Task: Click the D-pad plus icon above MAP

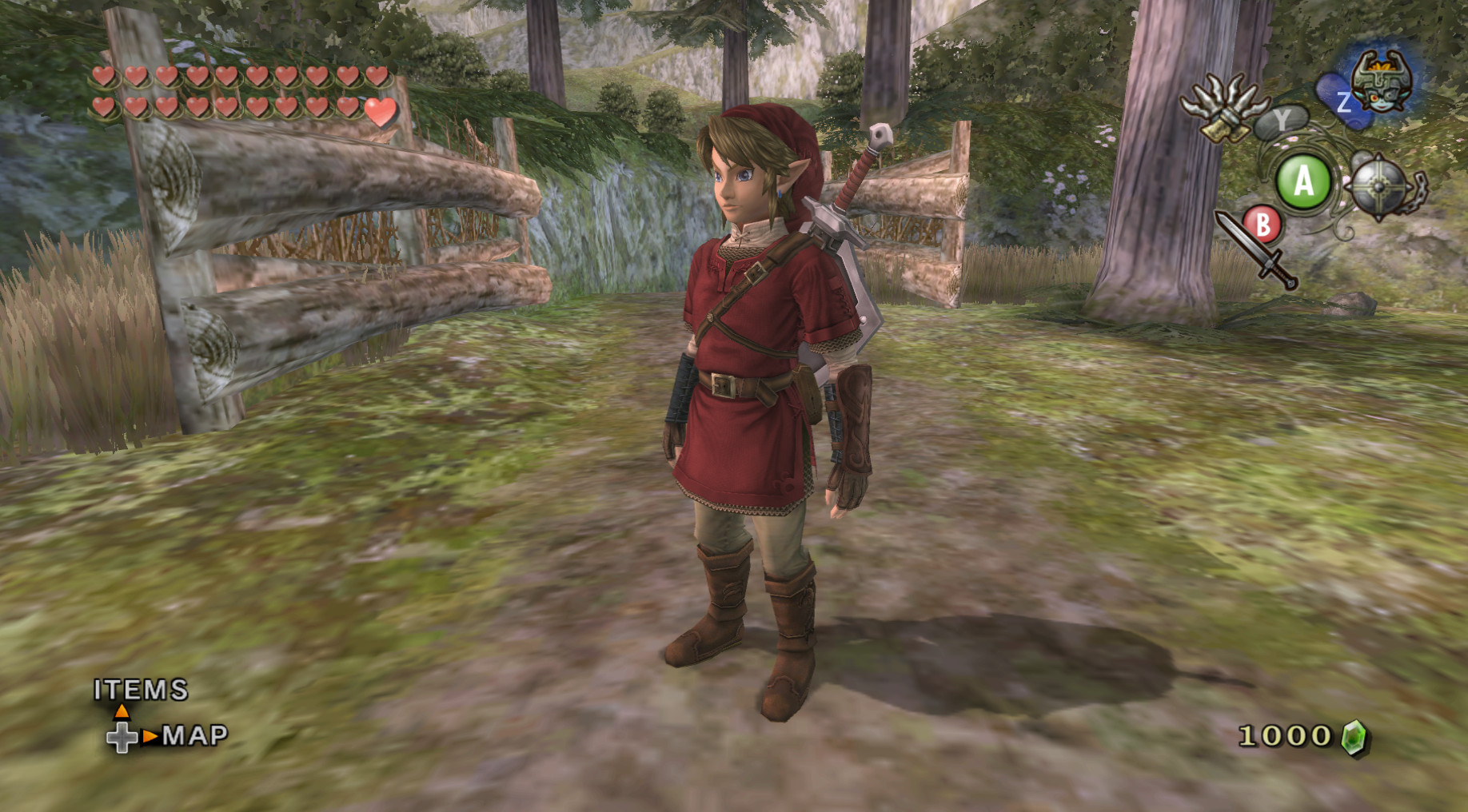Action: 122,738
